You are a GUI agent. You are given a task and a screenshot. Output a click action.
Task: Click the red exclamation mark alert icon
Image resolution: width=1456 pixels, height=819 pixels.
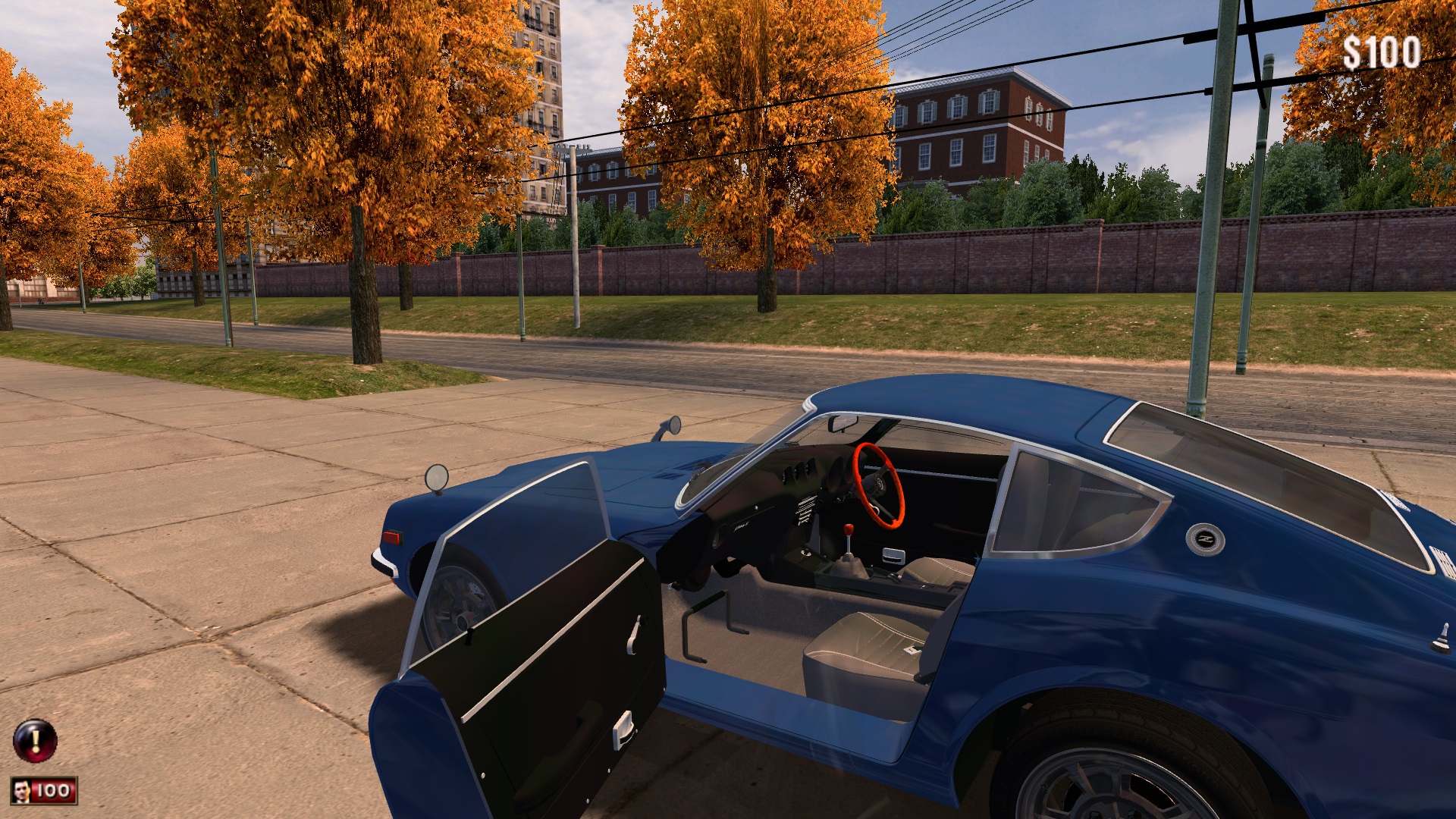(x=35, y=740)
